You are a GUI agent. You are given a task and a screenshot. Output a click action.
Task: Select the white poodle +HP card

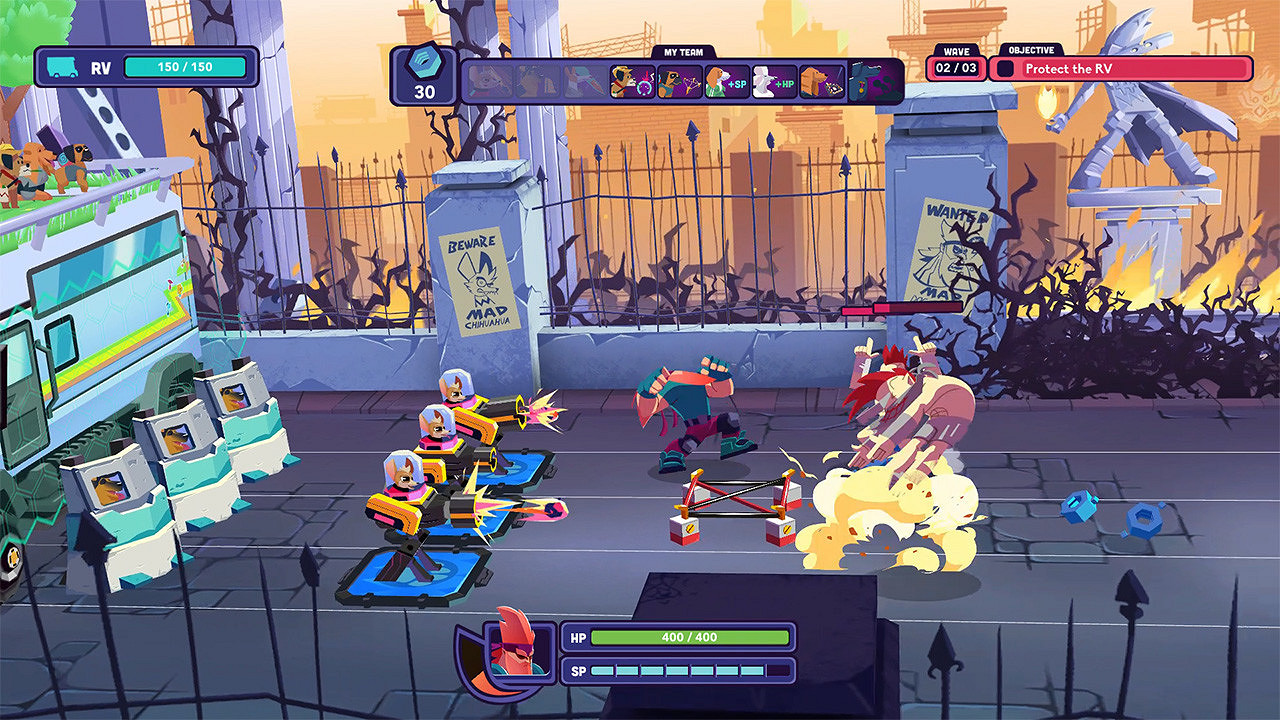tap(774, 81)
